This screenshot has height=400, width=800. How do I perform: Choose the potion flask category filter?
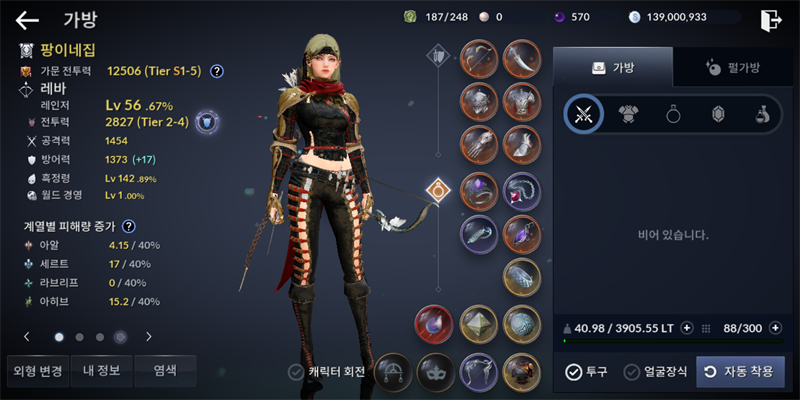(x=762, y=115)
